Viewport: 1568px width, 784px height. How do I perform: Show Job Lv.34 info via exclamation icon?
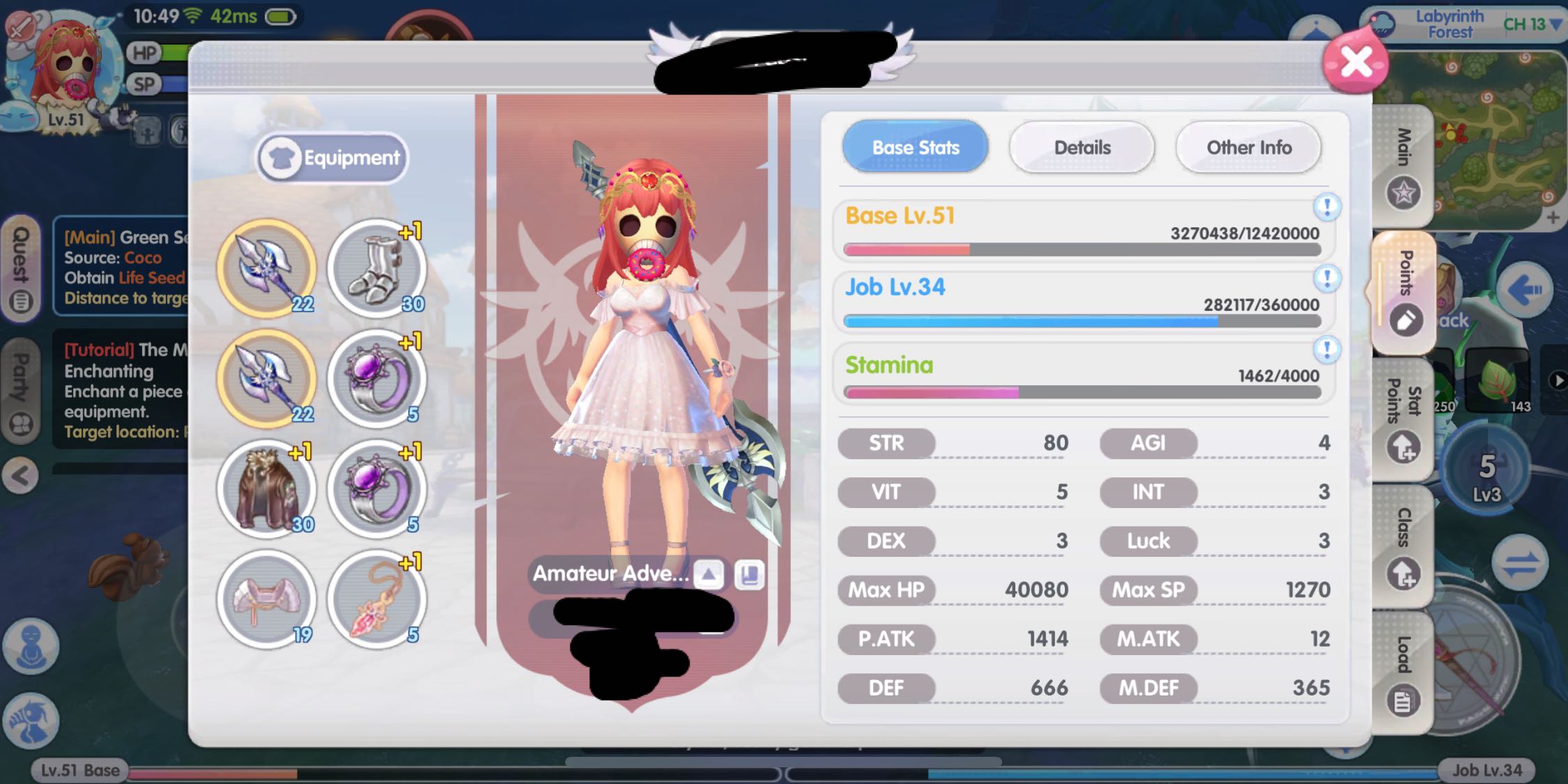click(1328, 277)
